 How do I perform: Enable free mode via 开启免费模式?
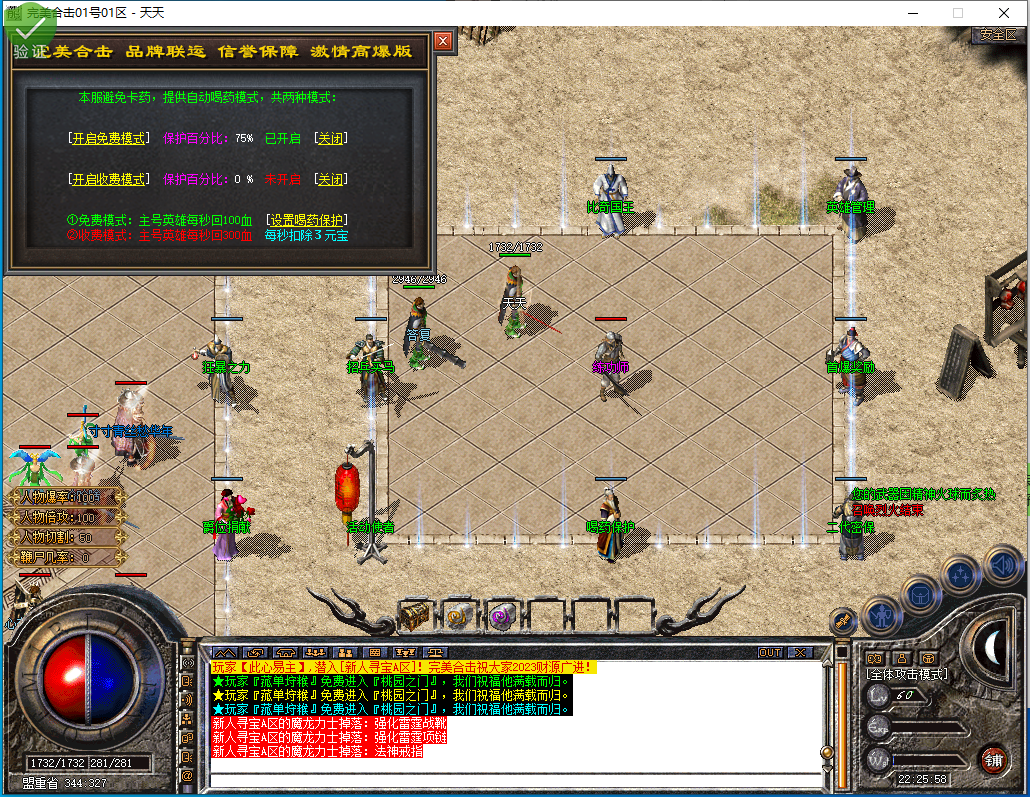108,138
